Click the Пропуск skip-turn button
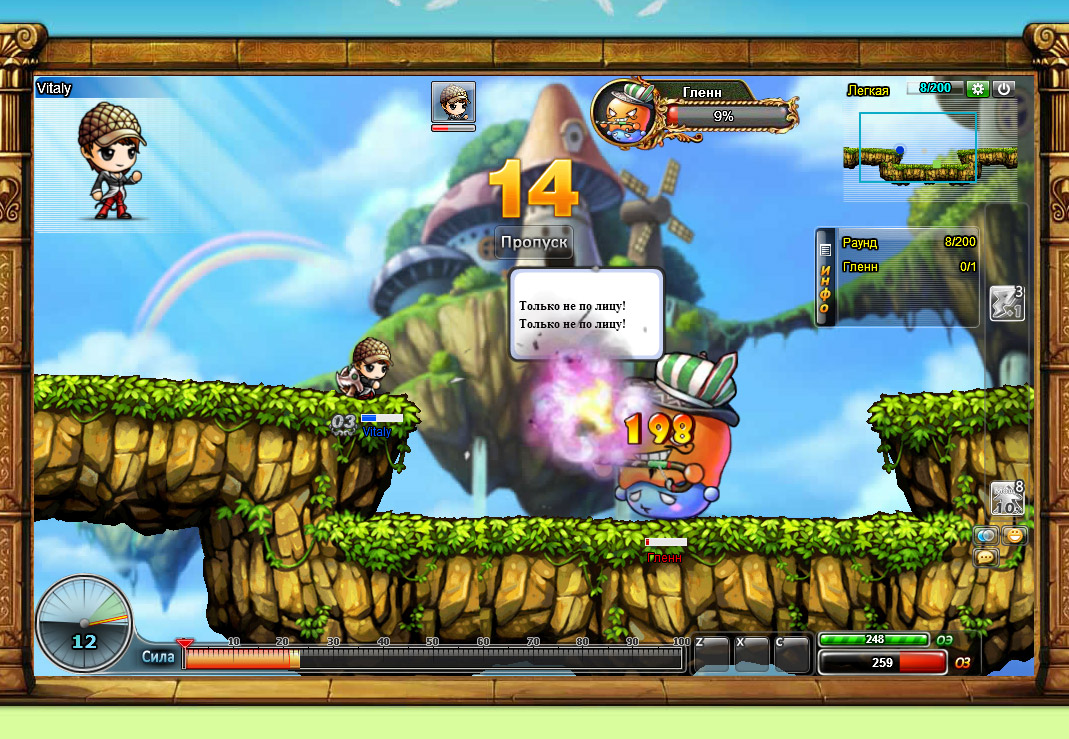Screen dimensions: 1069x739 [x=534, y=242]
